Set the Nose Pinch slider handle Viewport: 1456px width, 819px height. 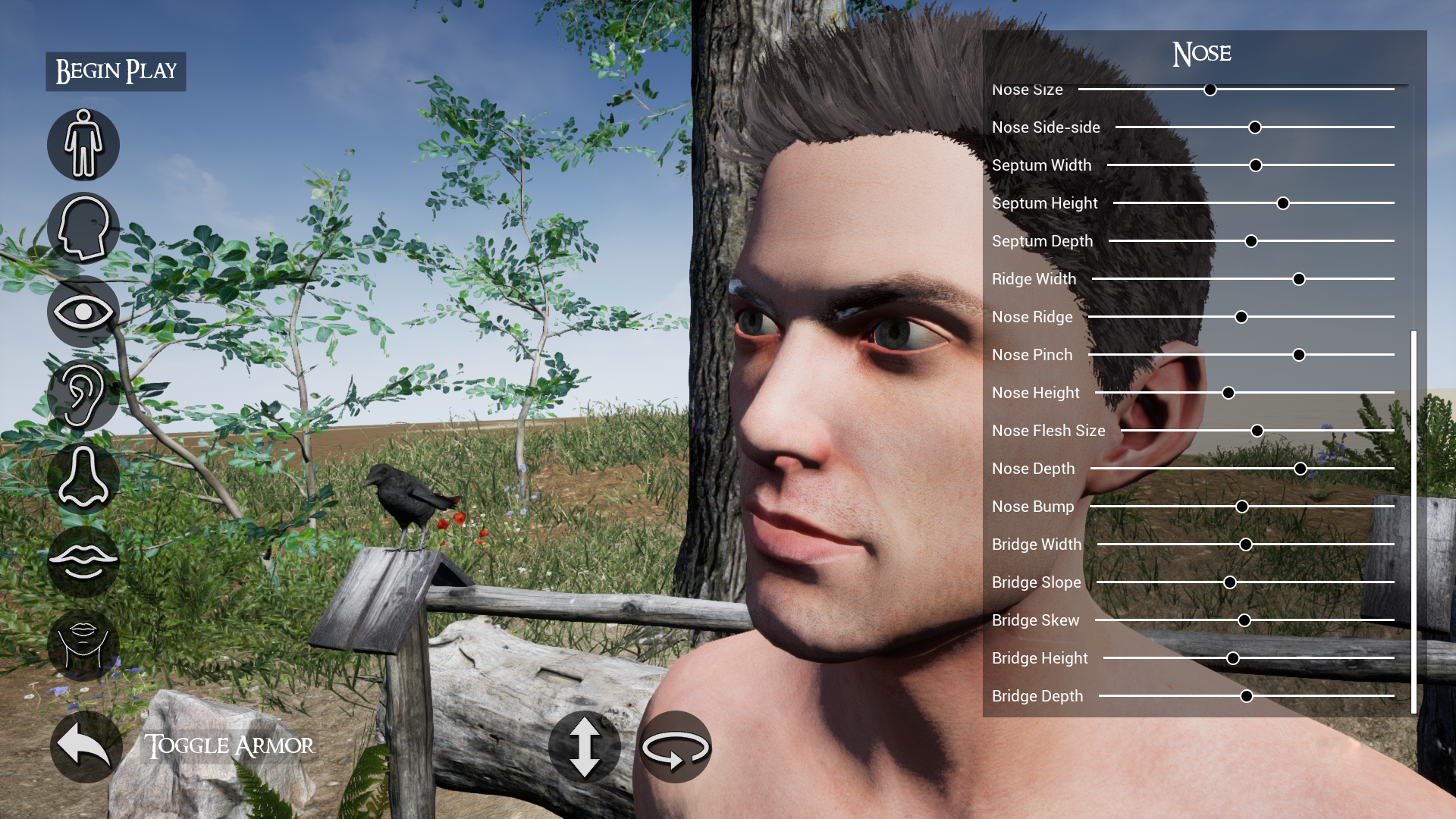click(1299, 355)
